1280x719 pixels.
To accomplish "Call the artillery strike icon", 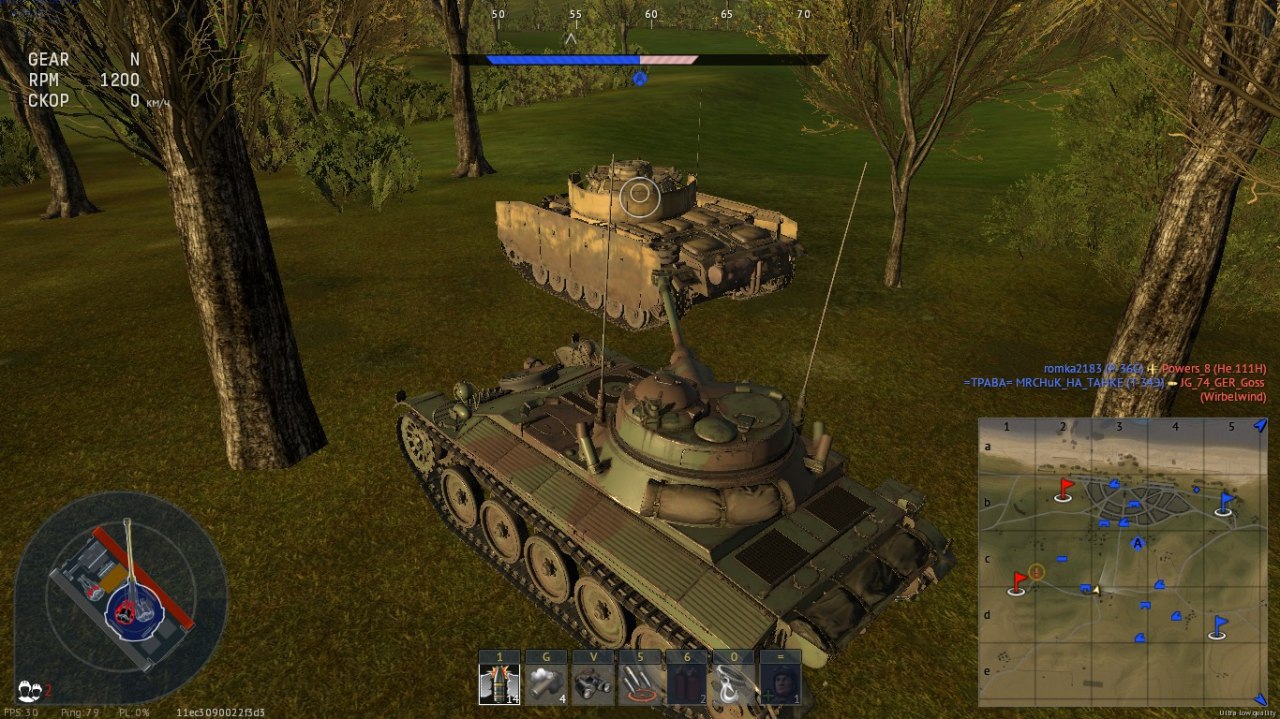I will click(640, 684).
